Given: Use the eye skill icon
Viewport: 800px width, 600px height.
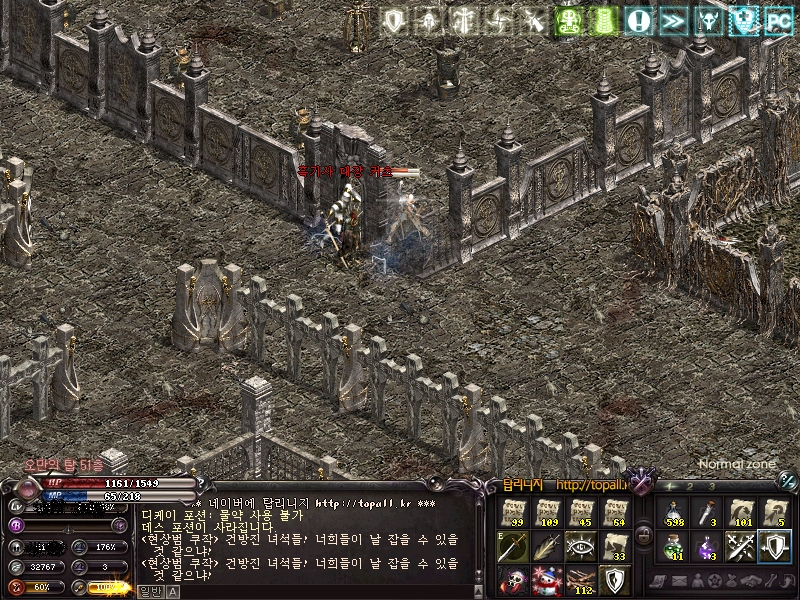Looking at the screenshot, I should coord(581,547).
